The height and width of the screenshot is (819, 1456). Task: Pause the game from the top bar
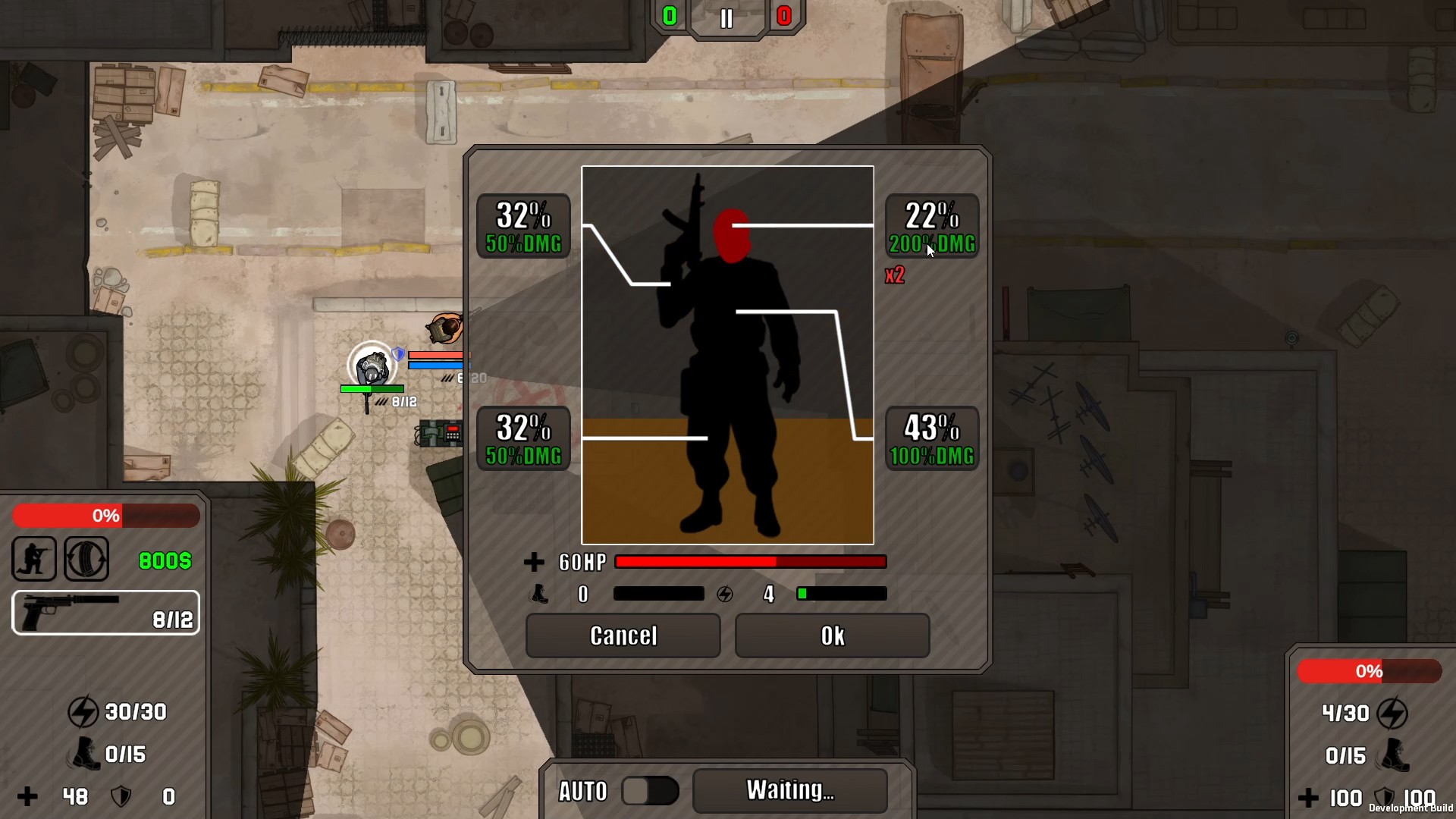pyautogui.click(x=726, y=18)
